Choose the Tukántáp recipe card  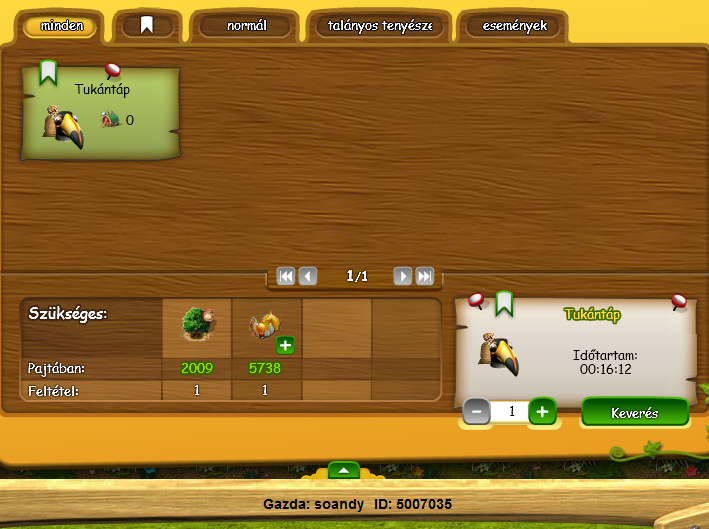100,114
